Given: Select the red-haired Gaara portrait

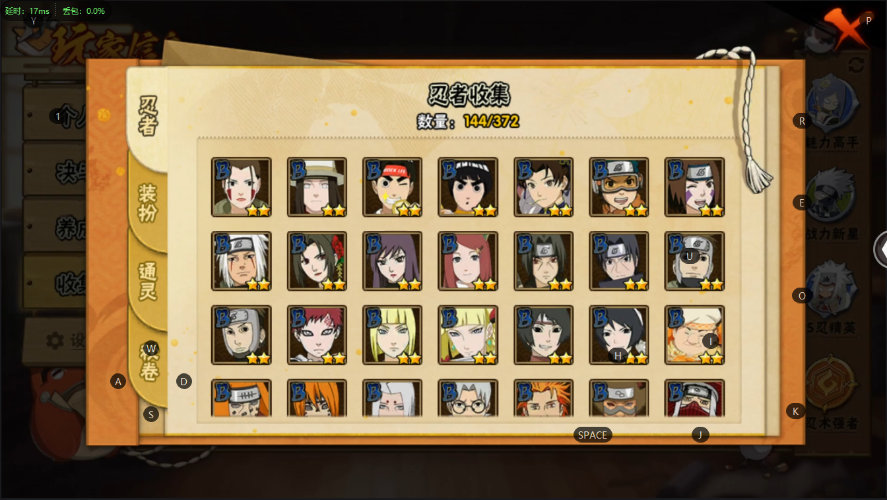Looking at the screenshot, I should pos(317,335).
